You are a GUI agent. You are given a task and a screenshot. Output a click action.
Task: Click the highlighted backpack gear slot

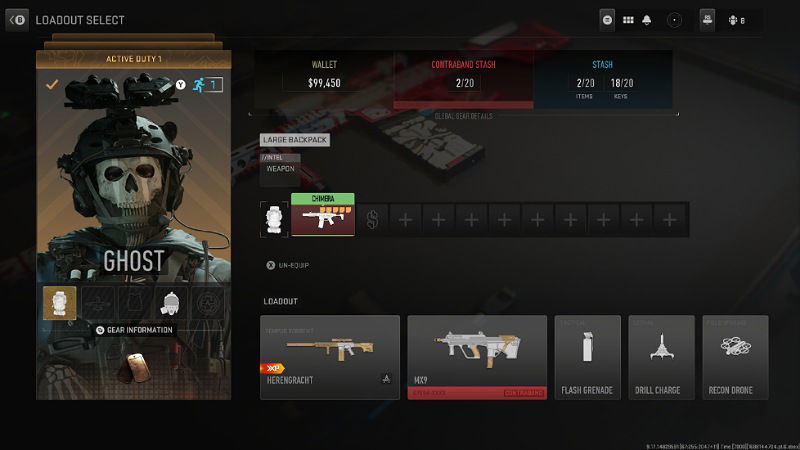click(59, 303)
